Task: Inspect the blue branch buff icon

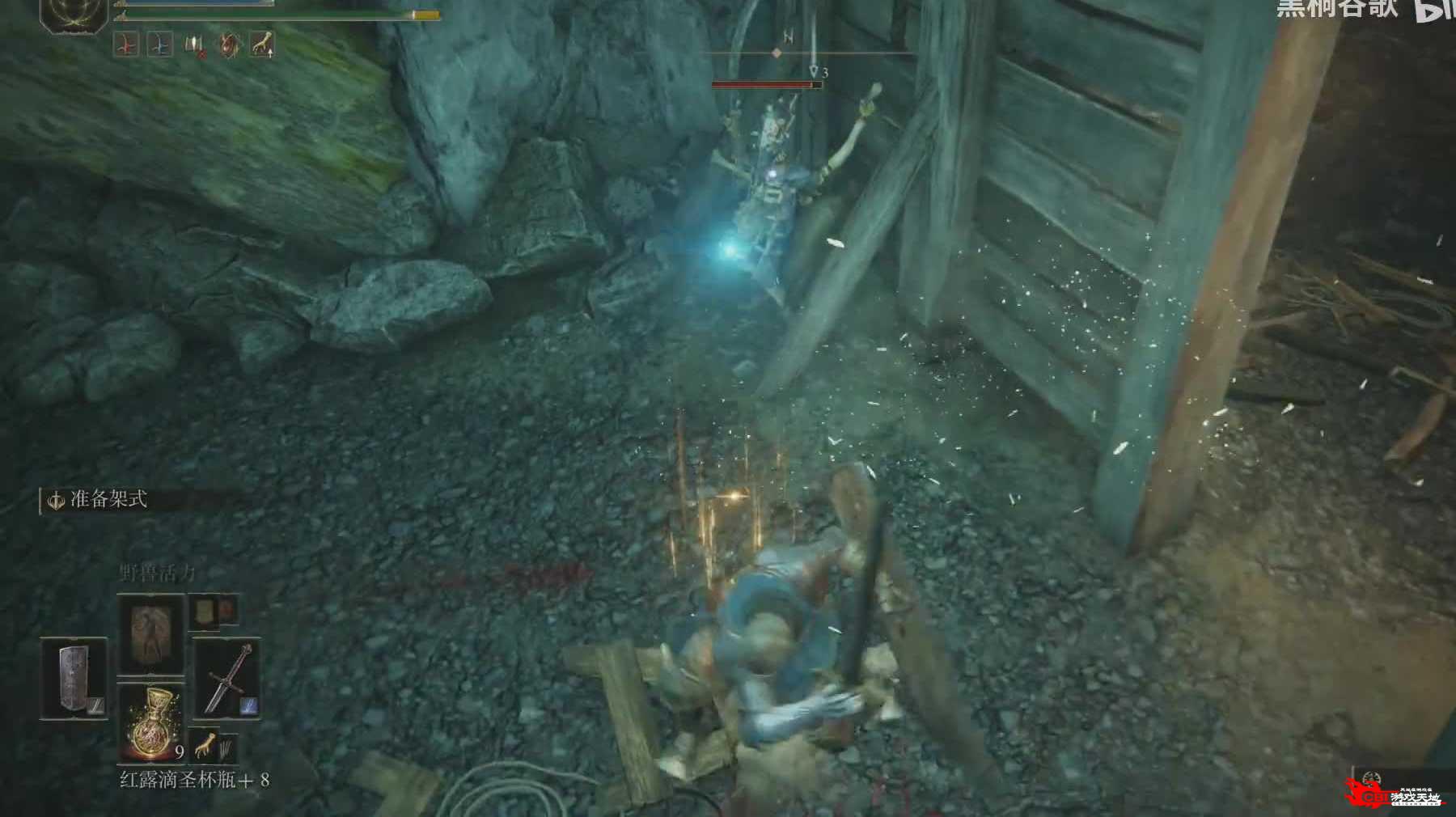Action: coord(160,45)
